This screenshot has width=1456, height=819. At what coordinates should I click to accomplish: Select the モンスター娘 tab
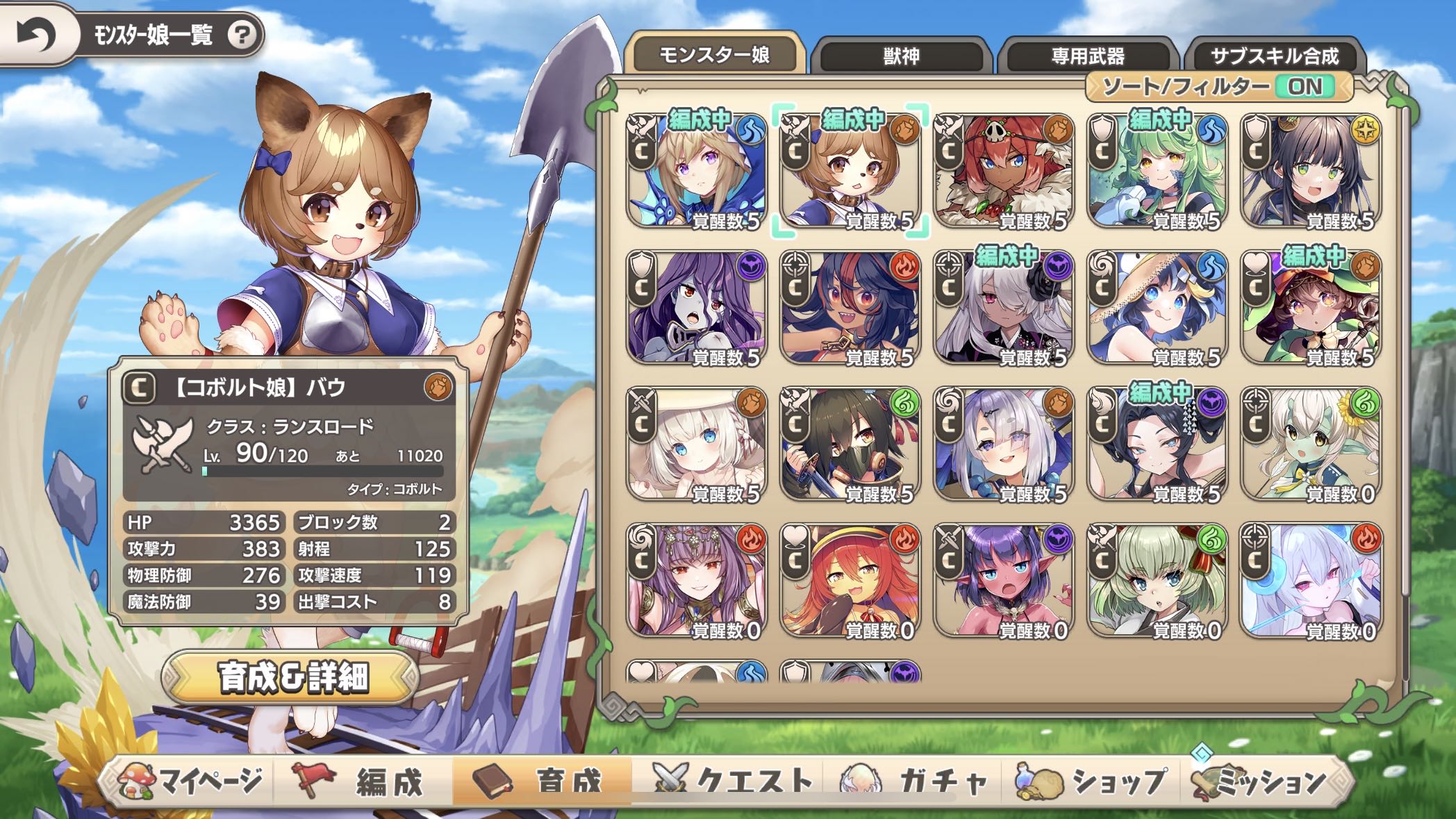714,55
